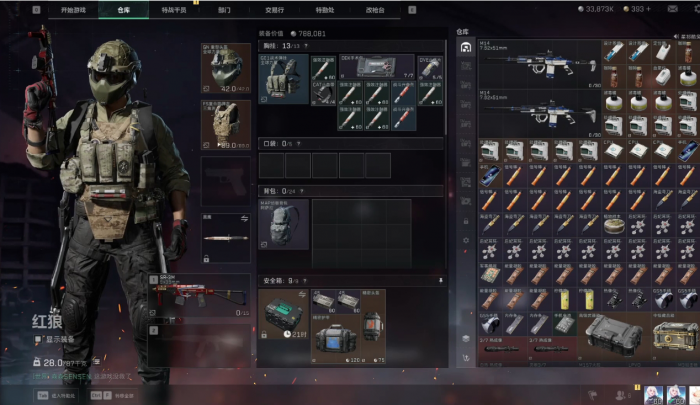This screenshot has height=405, width=700.
Task: Switch to the 特战干员 operators tab
Action: 173,10
